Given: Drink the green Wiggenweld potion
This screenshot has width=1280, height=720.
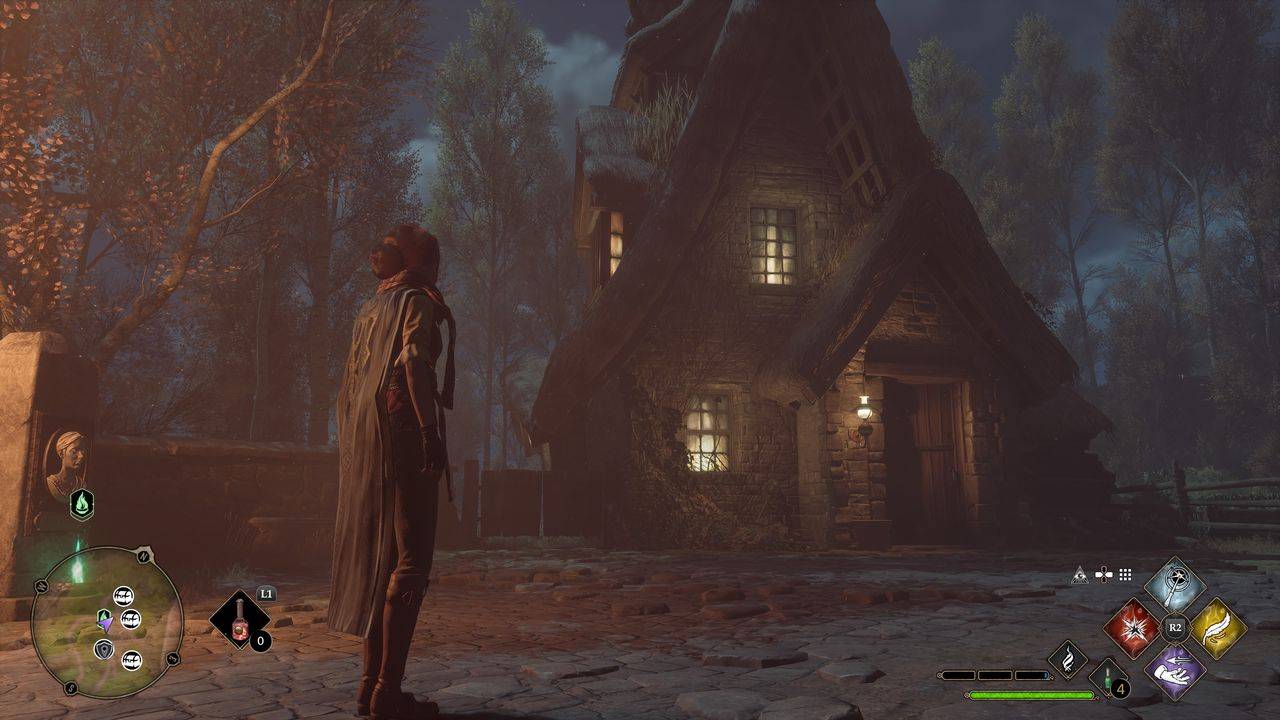Looking at the screenshot, I should (1107, 678).
